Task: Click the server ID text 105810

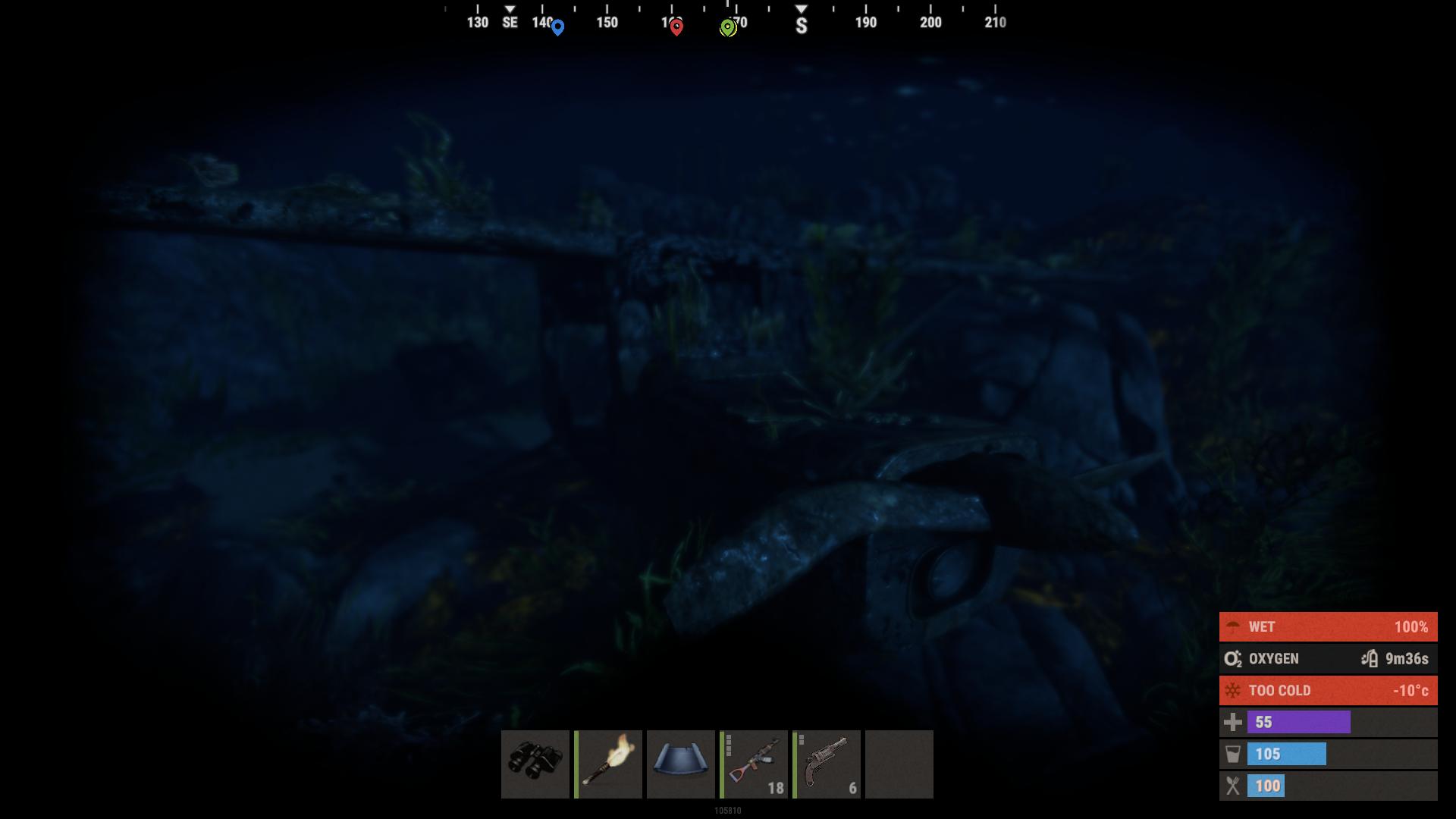Action: 727,810
